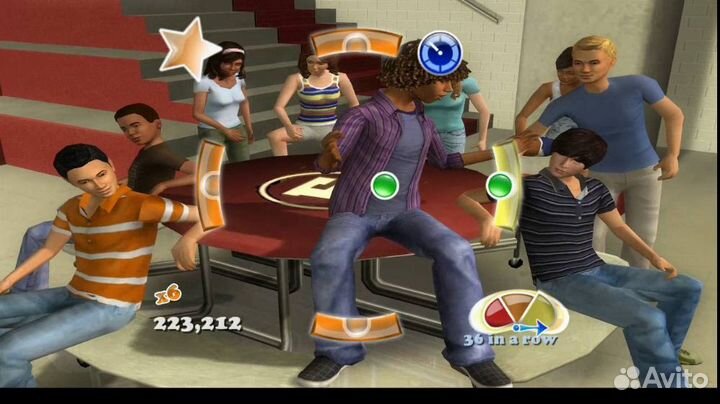This screenshot has width=720, height=404.
Task: Click the bottom orange target pad
Action: click(355, 326)
